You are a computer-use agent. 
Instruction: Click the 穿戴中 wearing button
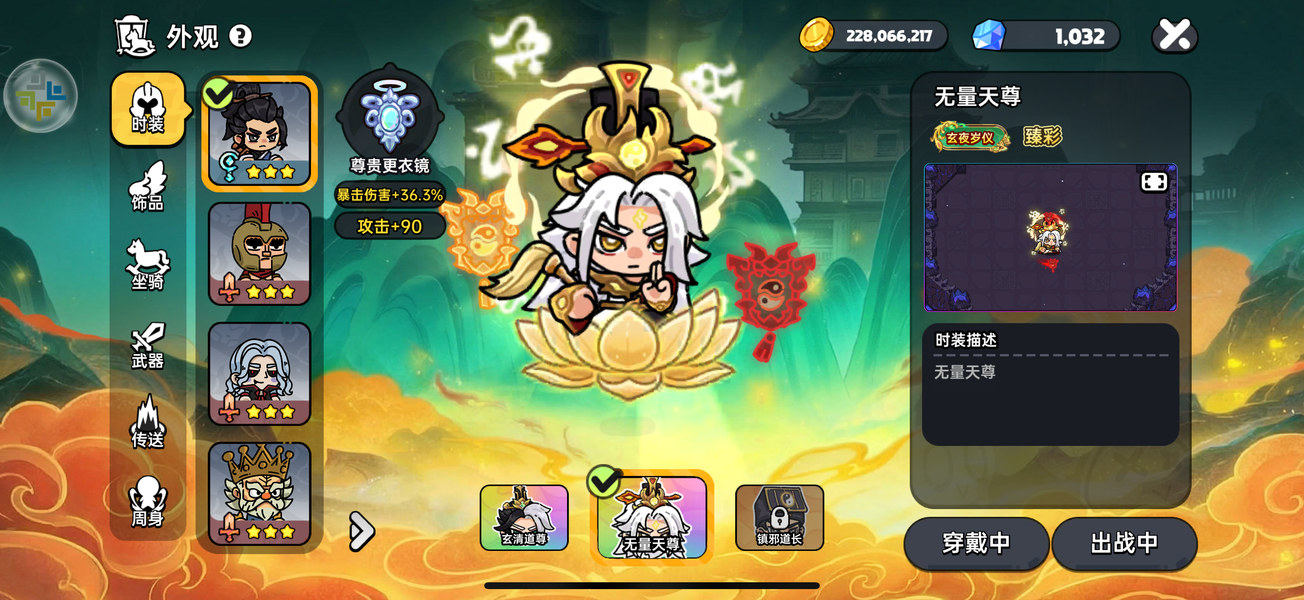click(x=976, y=544)
